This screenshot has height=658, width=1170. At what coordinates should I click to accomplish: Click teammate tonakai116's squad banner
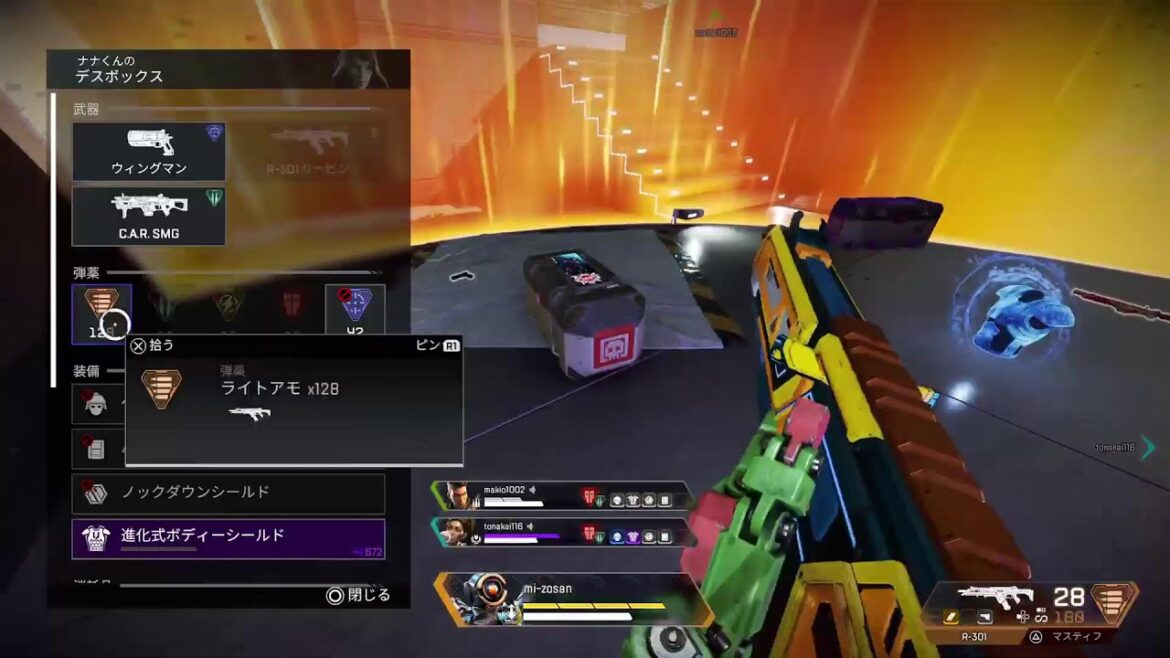[x=560, y=532]
